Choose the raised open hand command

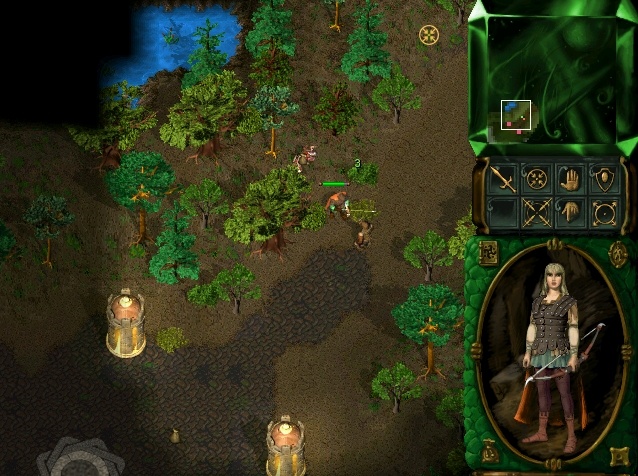point(571,179)
